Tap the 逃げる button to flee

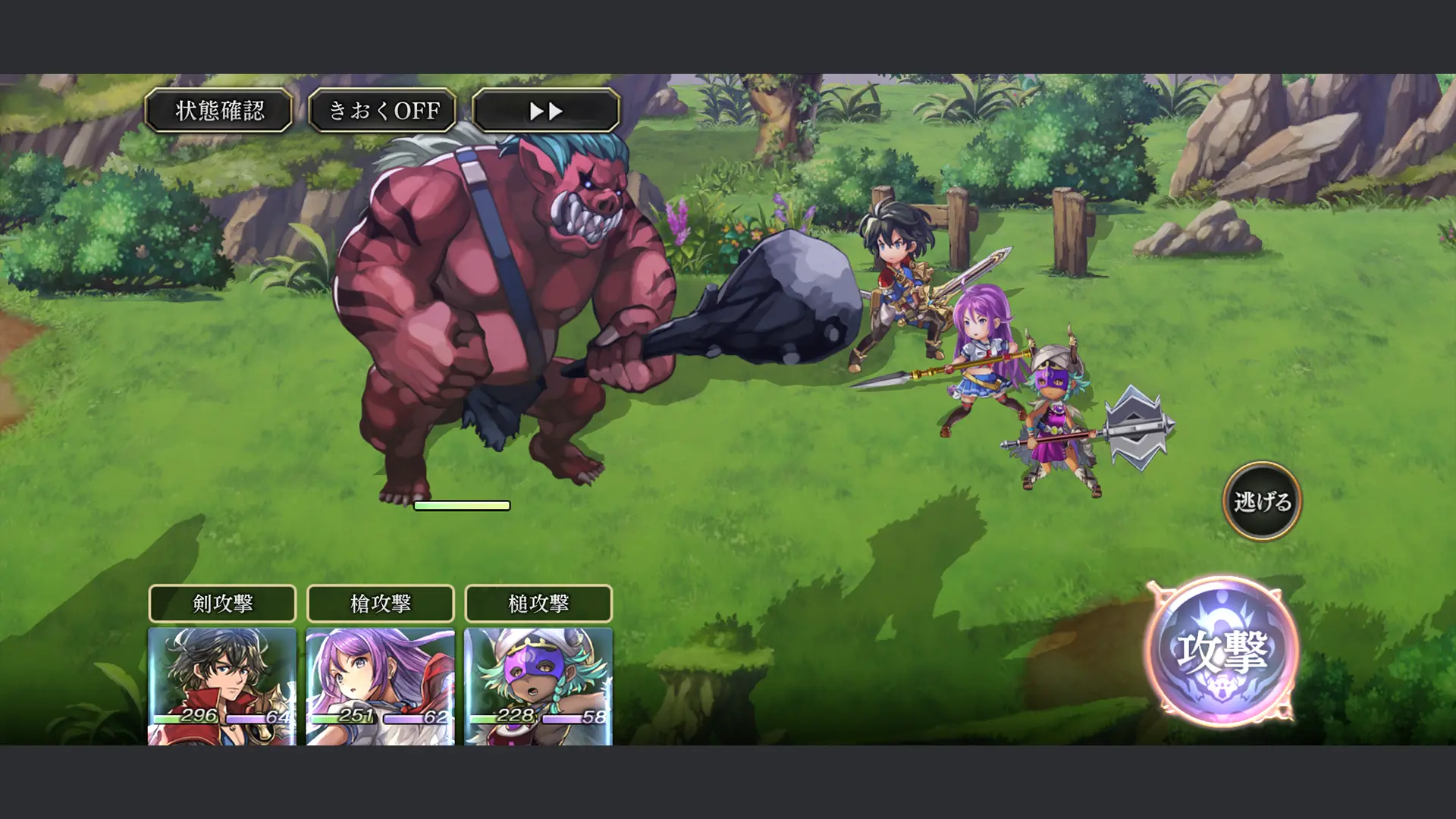coord(1261,500)
